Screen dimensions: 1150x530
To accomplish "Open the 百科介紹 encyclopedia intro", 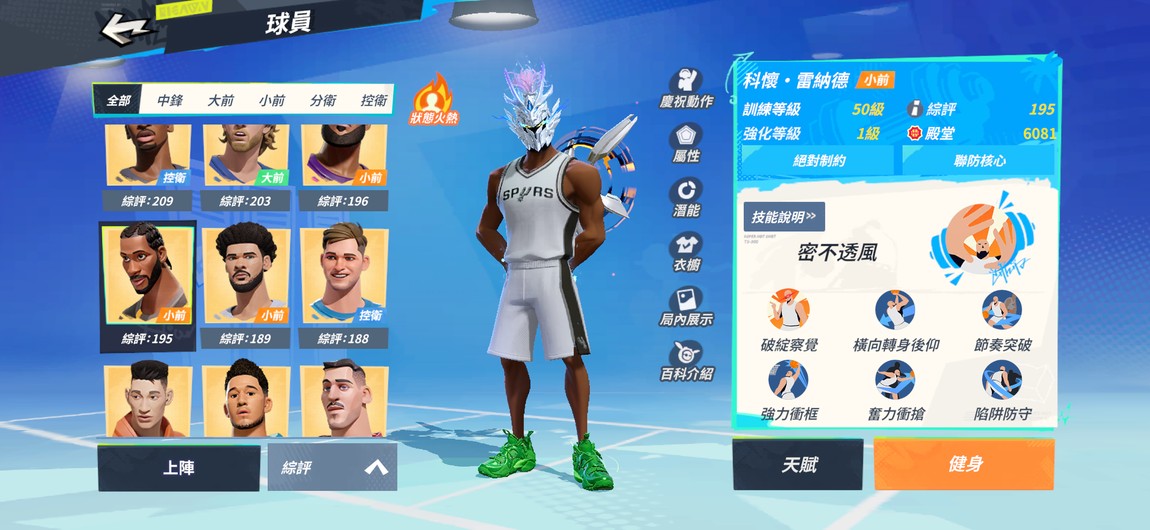I will coord(686,361).
